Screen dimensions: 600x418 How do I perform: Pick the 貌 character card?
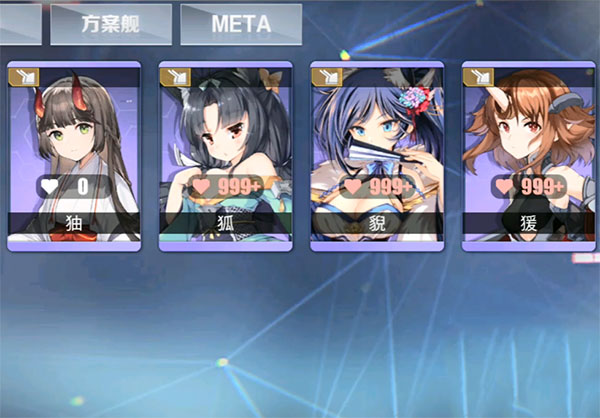tap(376, 155)
